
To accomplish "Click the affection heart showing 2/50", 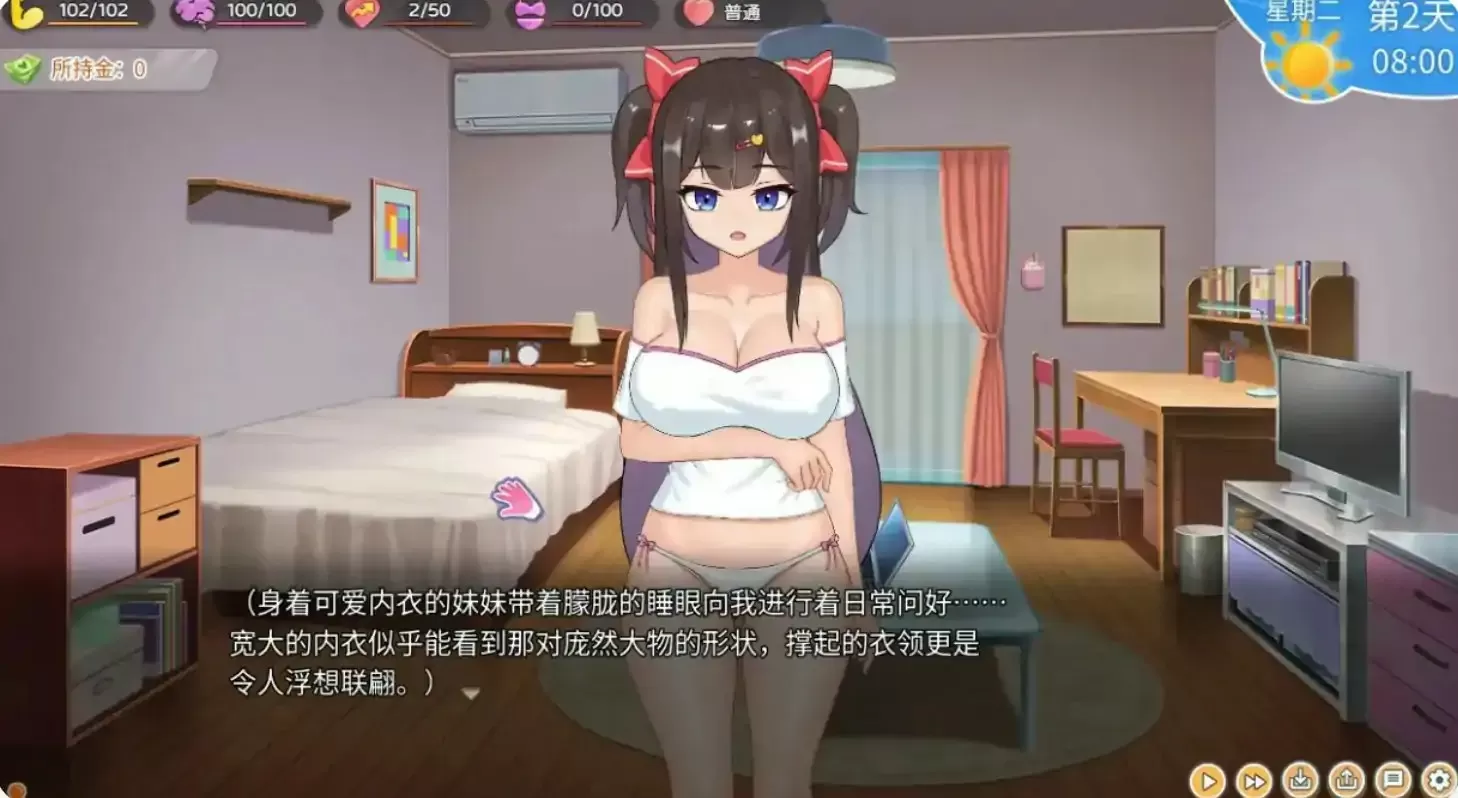I will (x=359, y=13).
